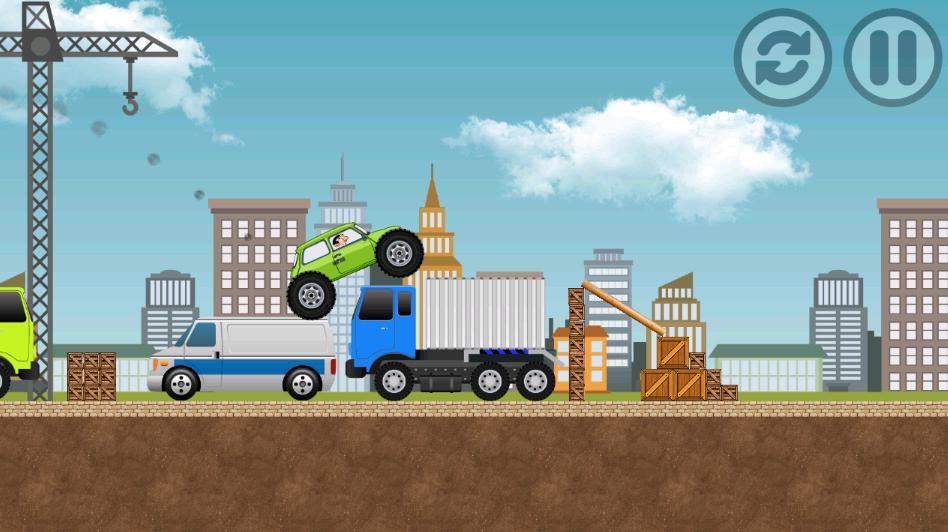
Task: Pause the game
Action: pos(893,58)
